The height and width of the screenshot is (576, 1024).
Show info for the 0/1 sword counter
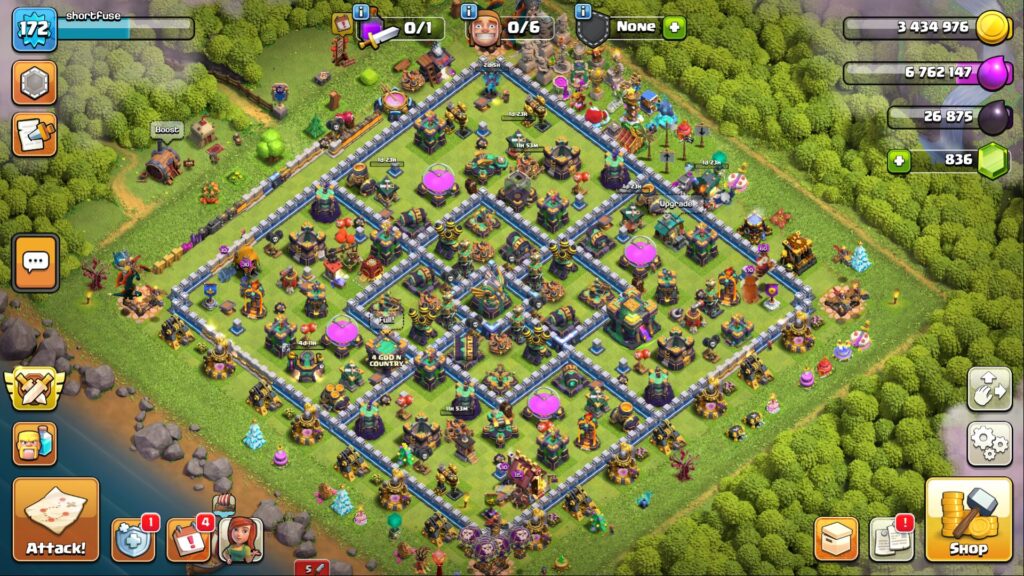pyautogui.click(x=361, y=11)
